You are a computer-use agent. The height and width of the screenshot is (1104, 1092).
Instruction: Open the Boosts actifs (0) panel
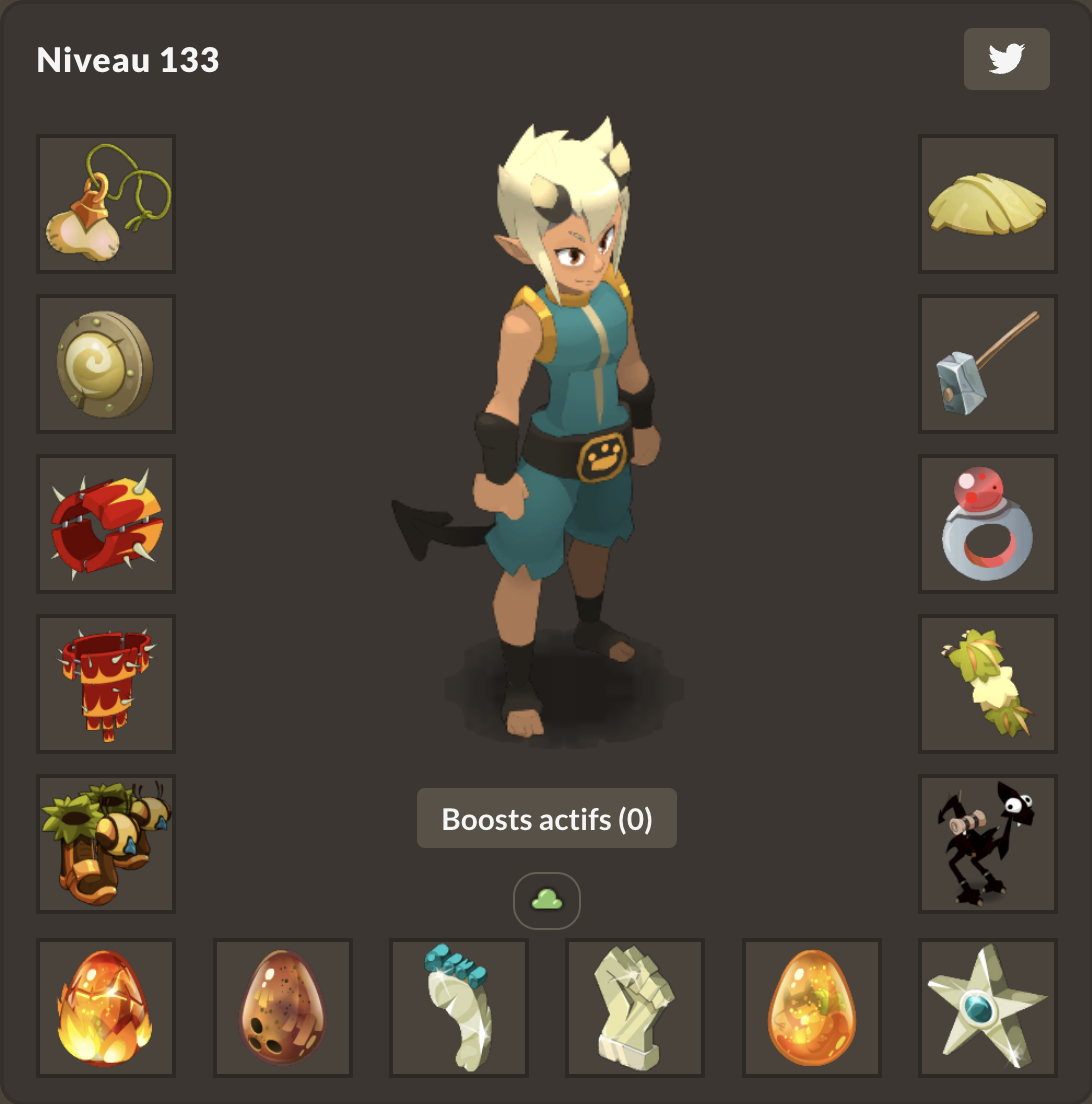[547, 819]
